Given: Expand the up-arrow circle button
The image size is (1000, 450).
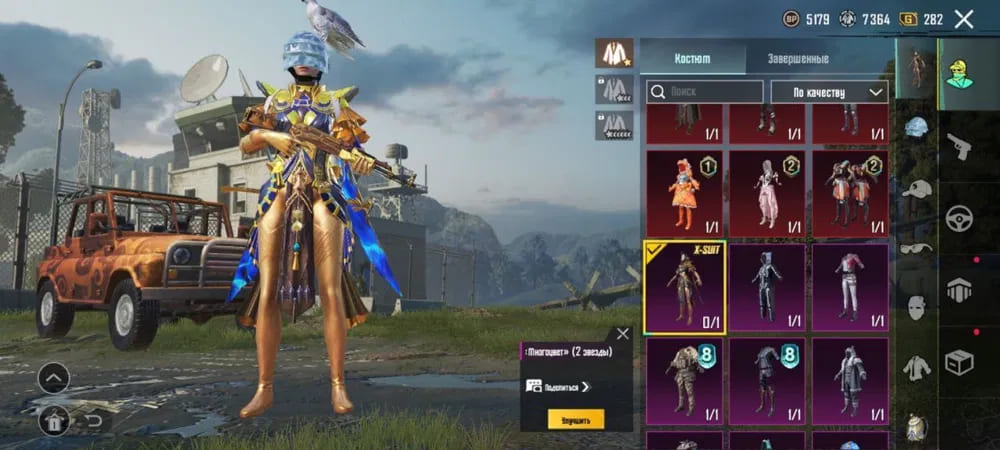Looking at the screenshot, I should (53, 377).
